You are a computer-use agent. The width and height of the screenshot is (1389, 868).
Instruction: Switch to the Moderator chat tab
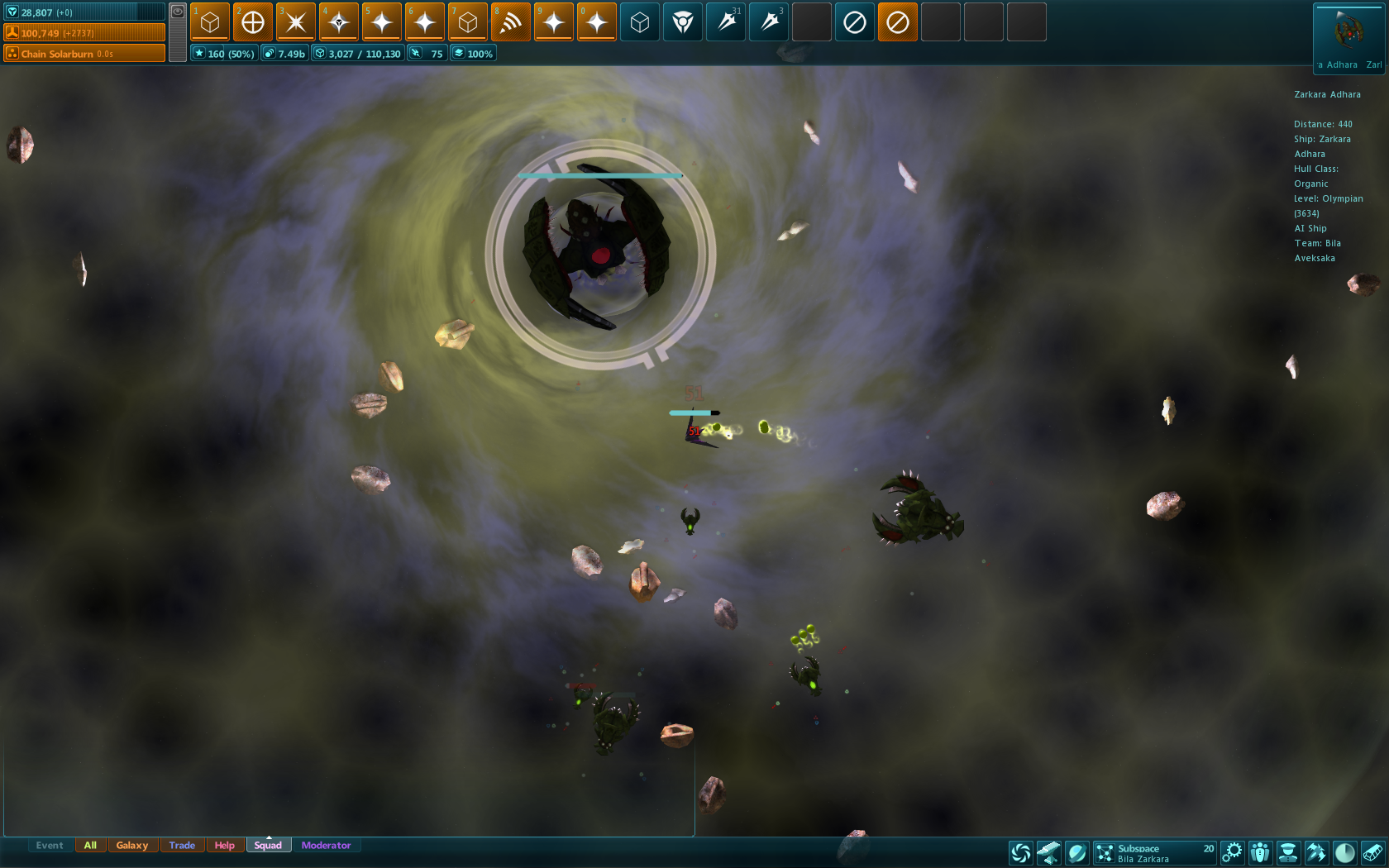pos(326,845)
